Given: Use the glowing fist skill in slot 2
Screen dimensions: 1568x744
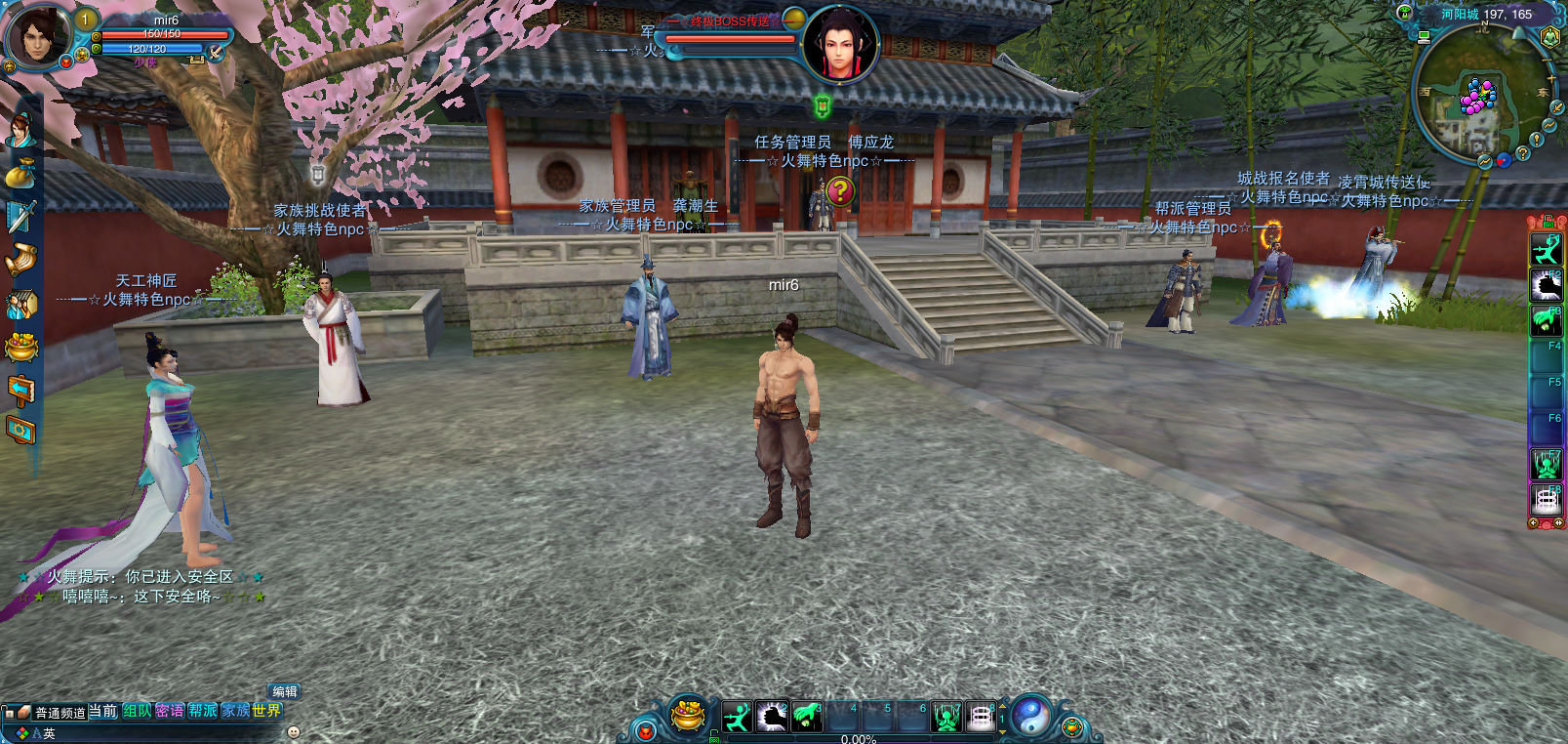Looking at the screenshot, I should [x=772, y=718].
